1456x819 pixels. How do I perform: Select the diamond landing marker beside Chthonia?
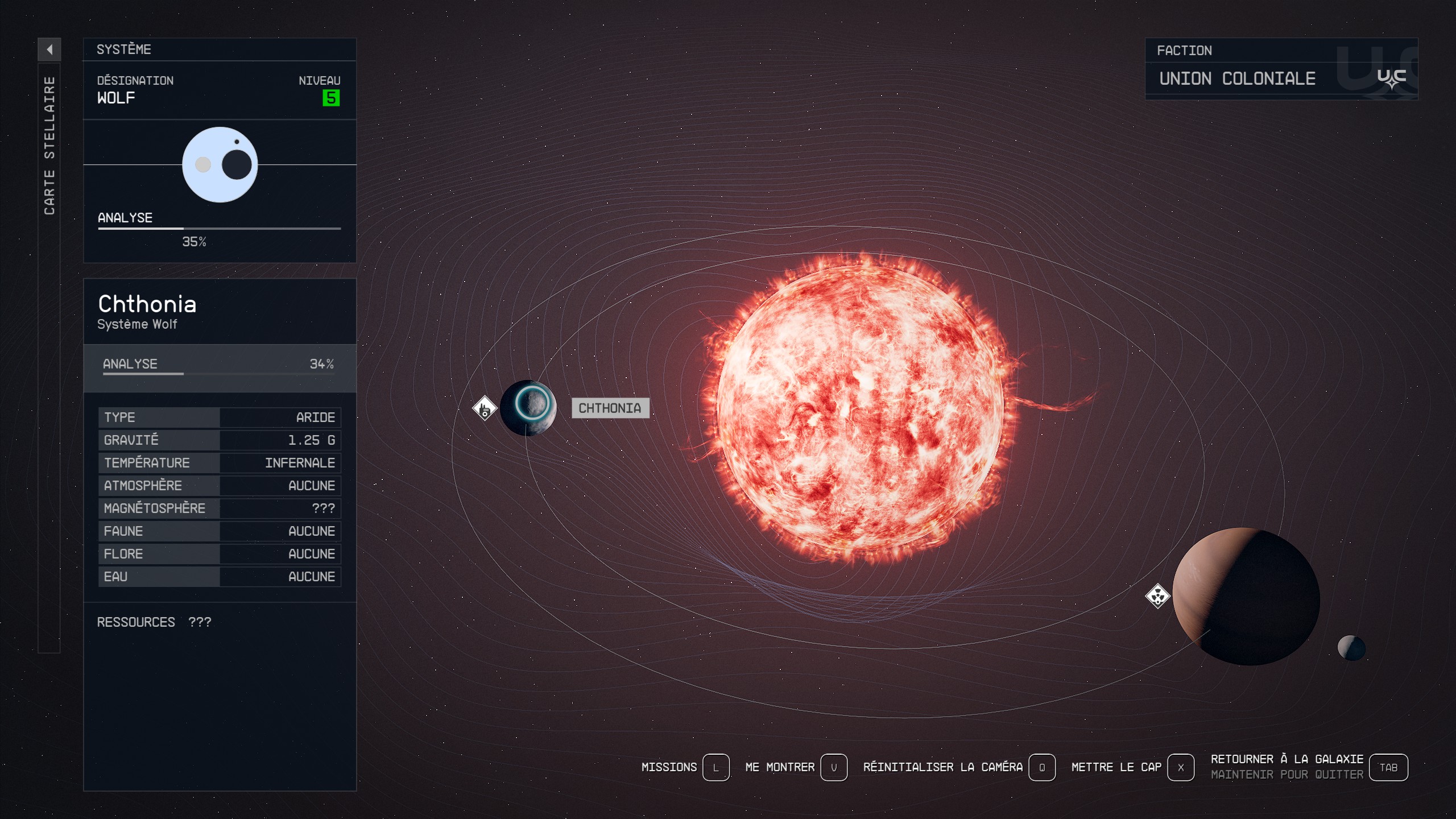coord(485,408)
